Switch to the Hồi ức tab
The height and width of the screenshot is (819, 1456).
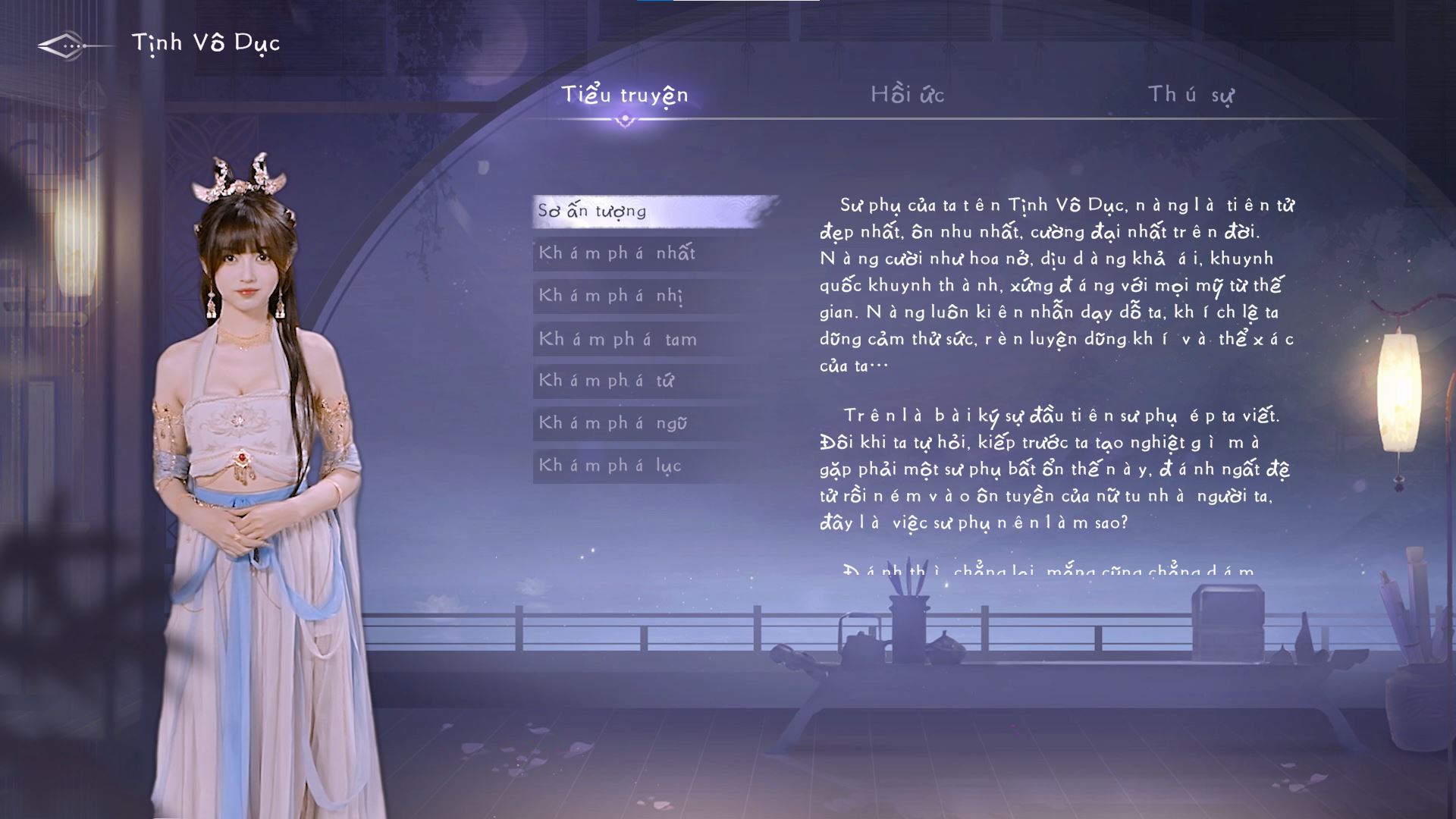[909, 96]
